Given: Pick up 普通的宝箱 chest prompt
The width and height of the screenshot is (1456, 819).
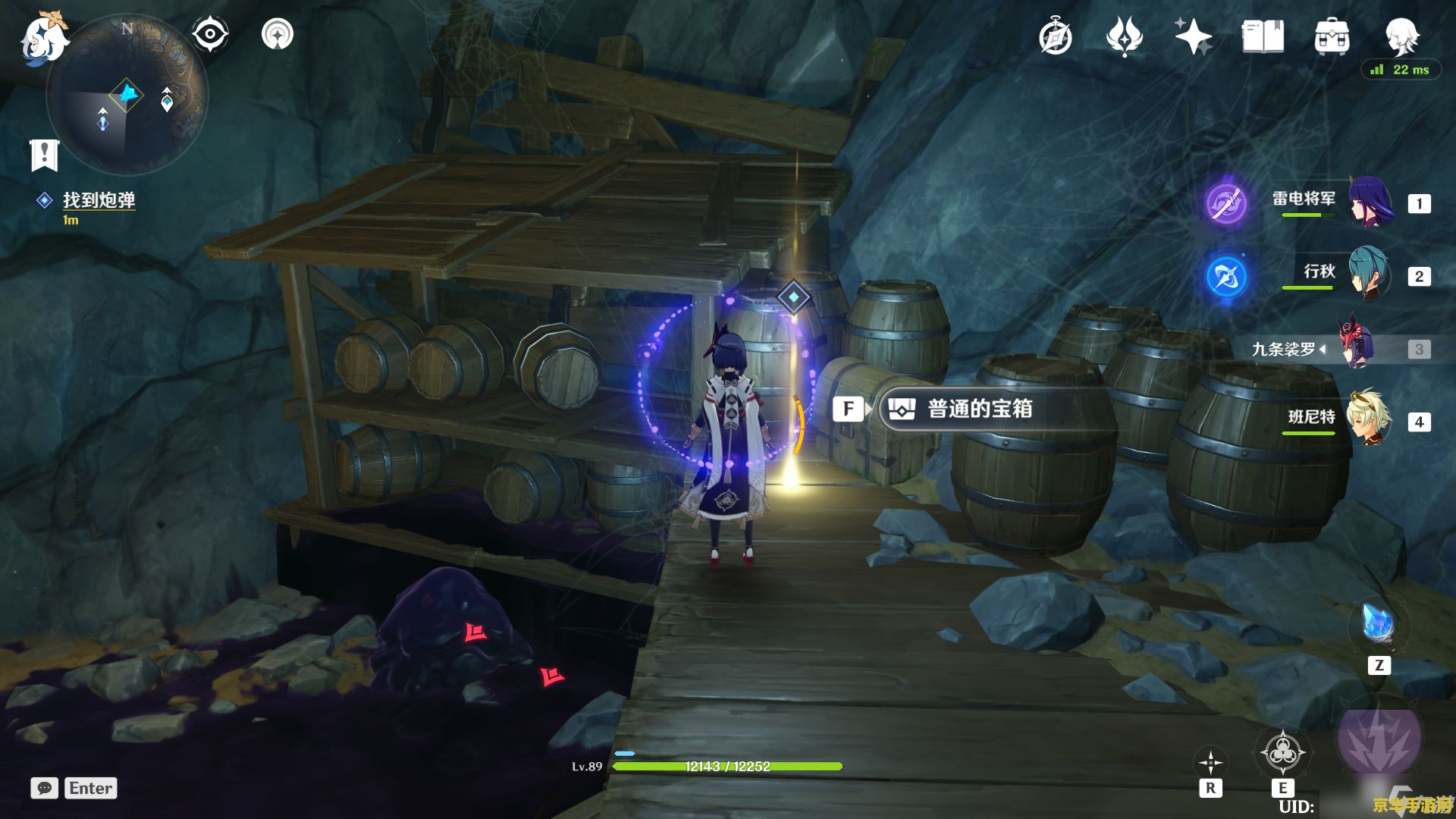Looking at the screenshot, I should 978,409.
